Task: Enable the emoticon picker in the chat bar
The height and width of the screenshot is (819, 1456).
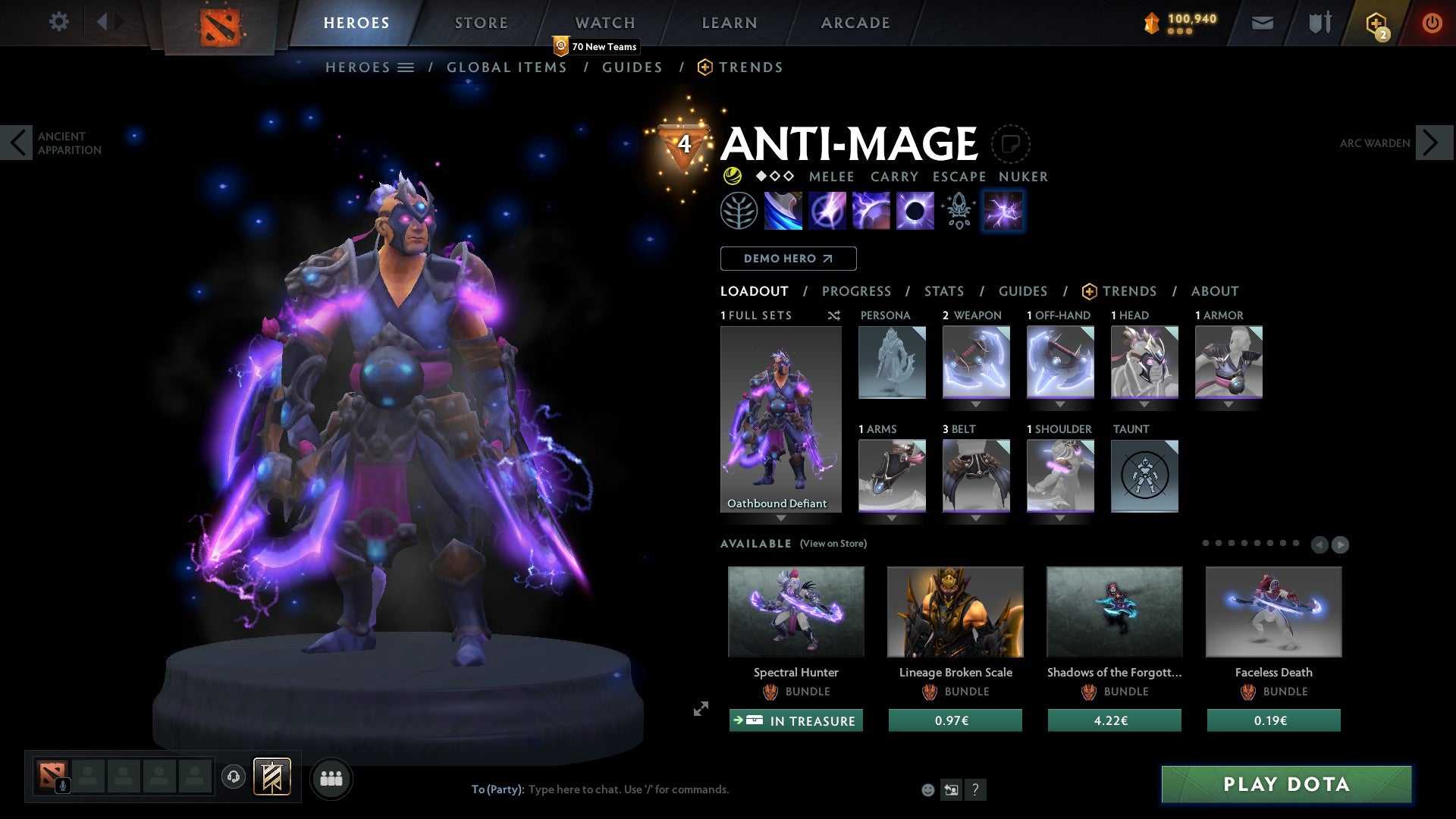Action: tap(927, 789)
